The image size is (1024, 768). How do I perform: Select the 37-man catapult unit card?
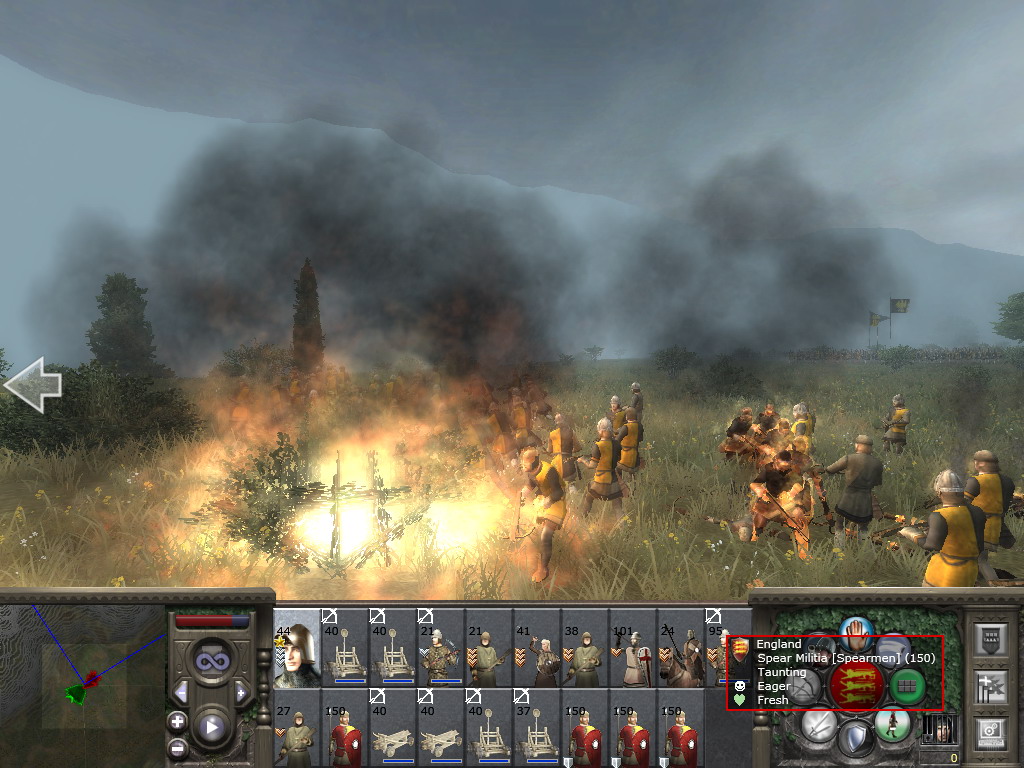(537, 728)
